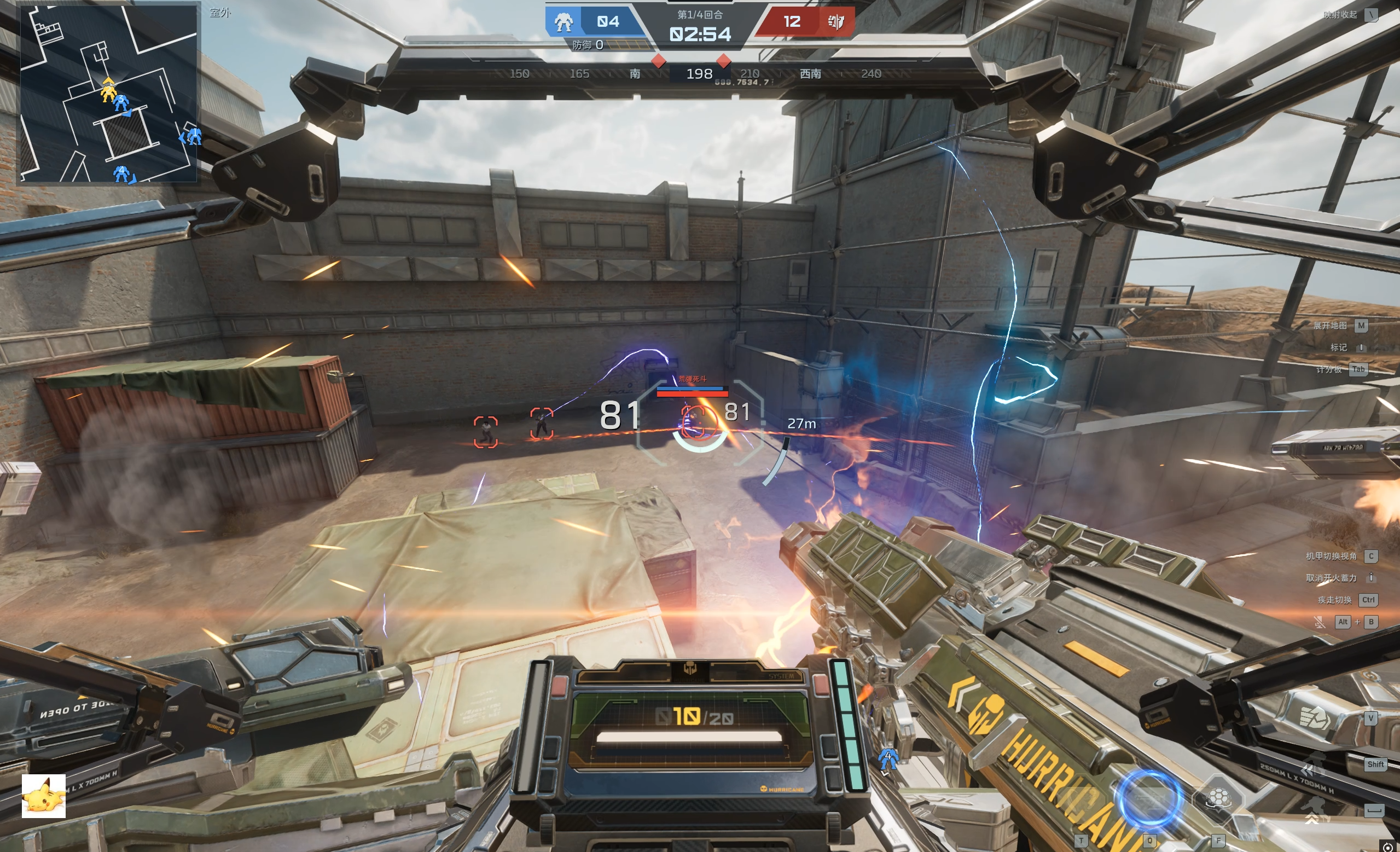Click the red team emblem
The image size is (1400, 852).
(x=836, y=22)
